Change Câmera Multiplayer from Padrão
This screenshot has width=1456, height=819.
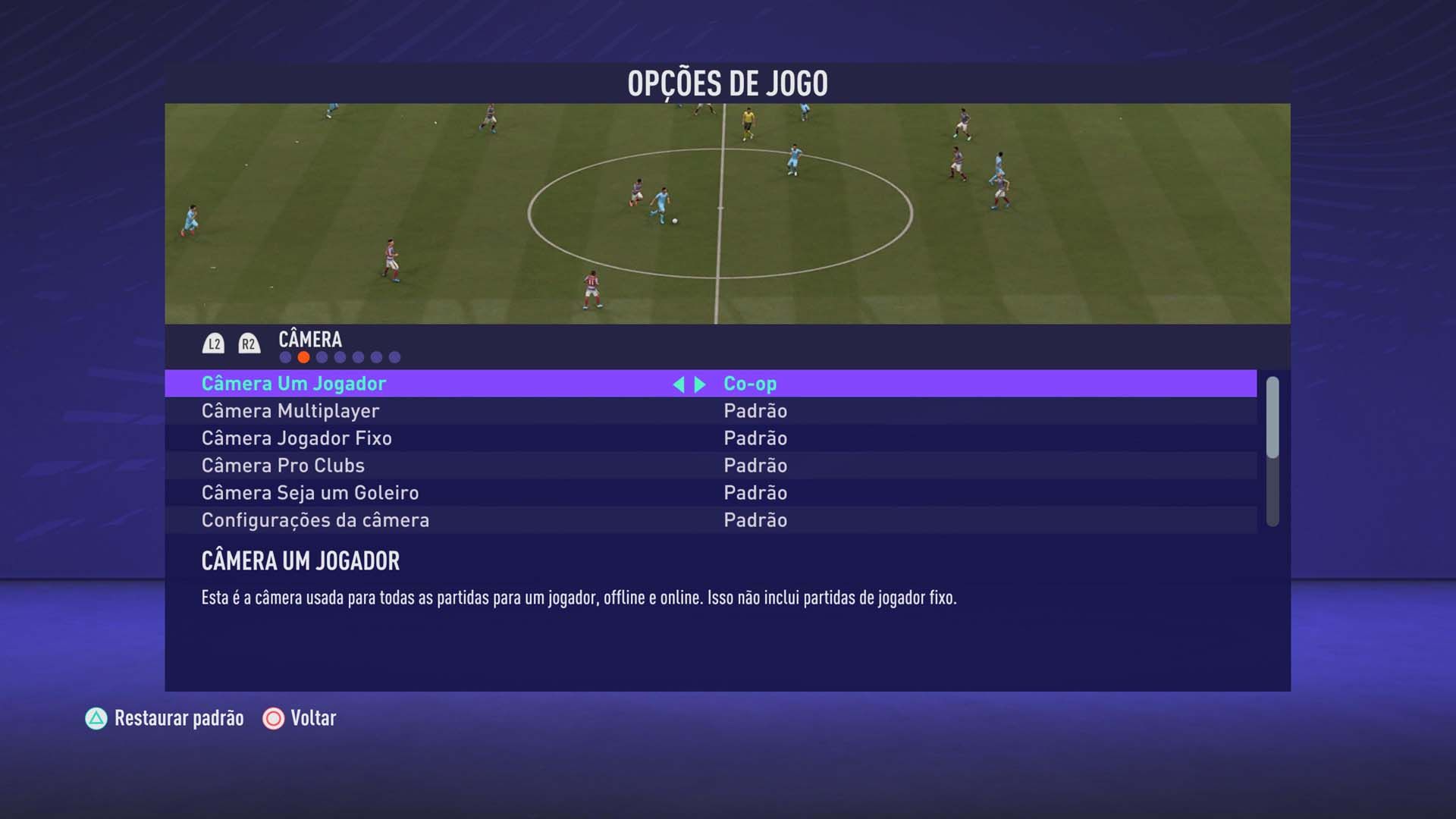(x=755, y=410)
